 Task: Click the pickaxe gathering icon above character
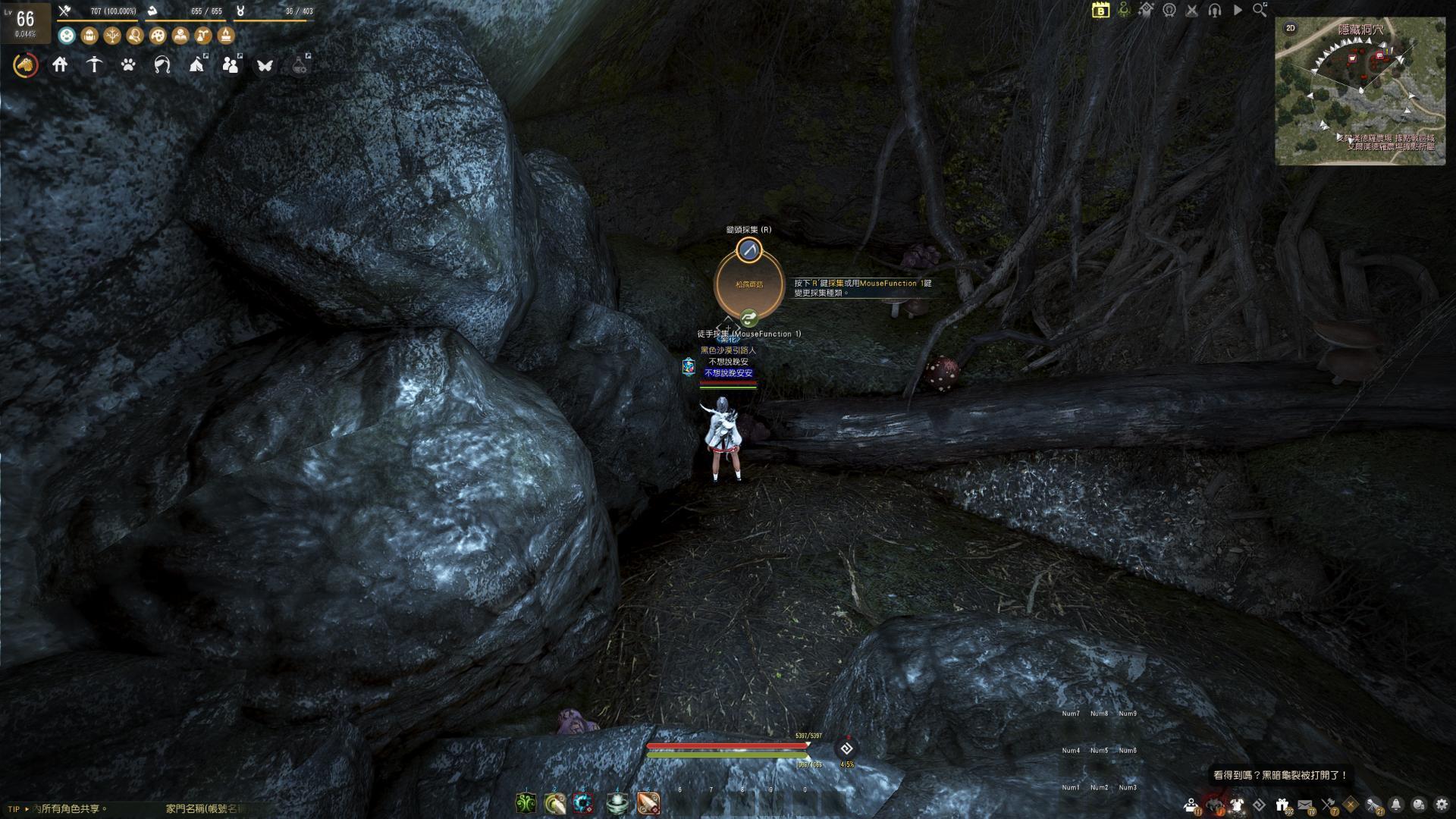[x=749, y=249]
